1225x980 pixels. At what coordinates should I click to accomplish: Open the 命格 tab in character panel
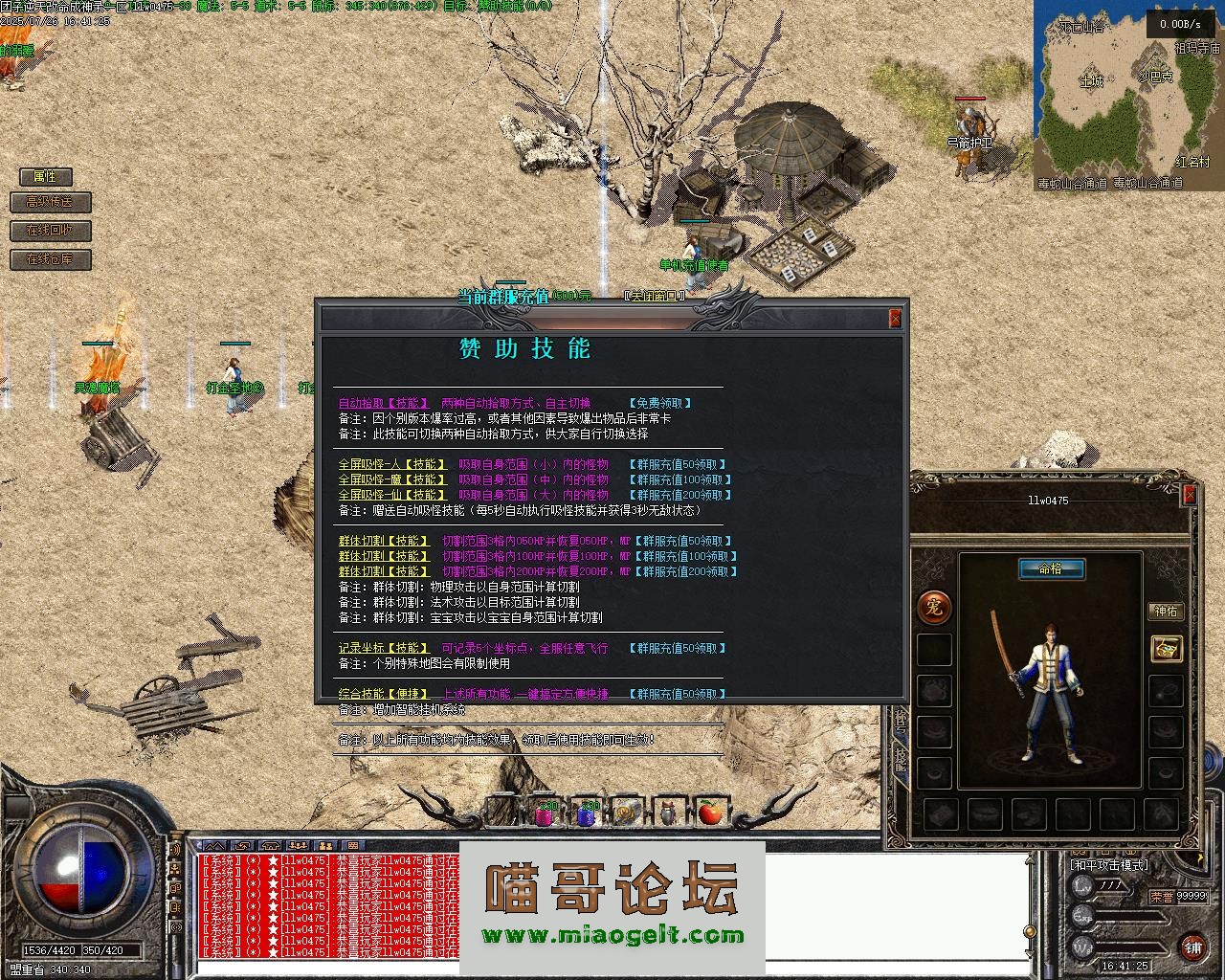[x=1051, y=568]
